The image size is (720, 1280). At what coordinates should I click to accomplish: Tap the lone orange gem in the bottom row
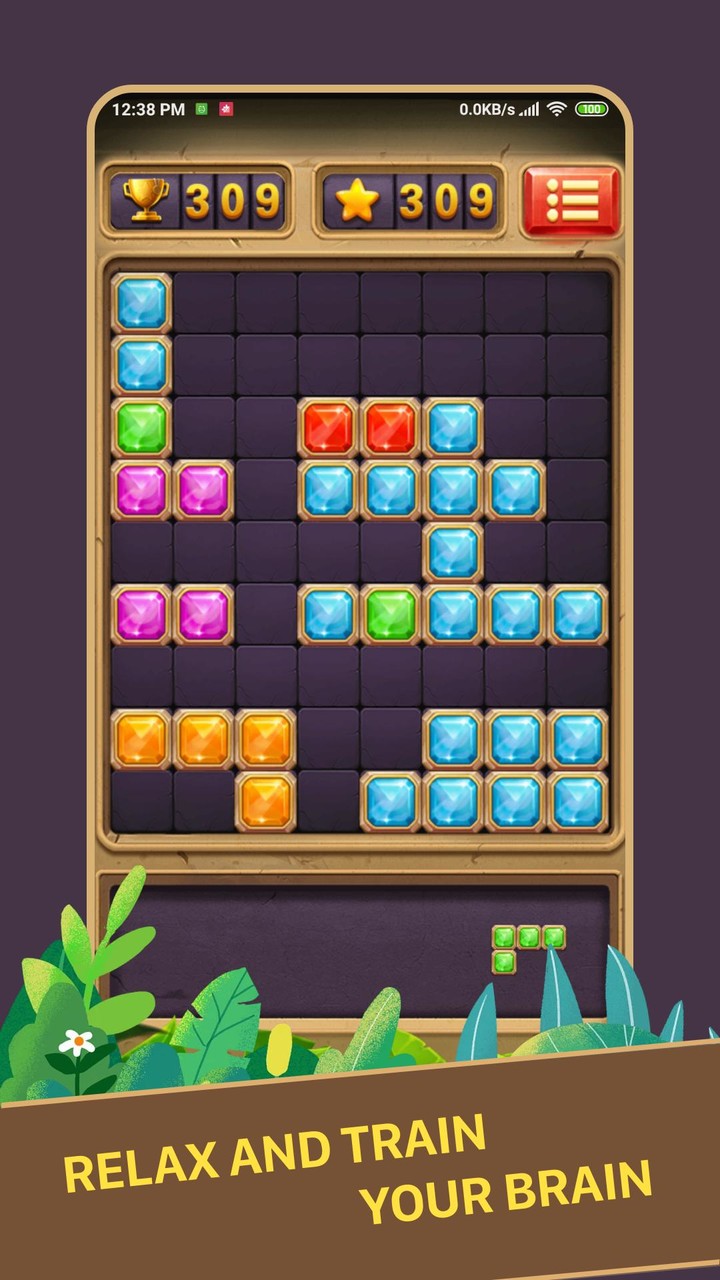tap(266, 801)
